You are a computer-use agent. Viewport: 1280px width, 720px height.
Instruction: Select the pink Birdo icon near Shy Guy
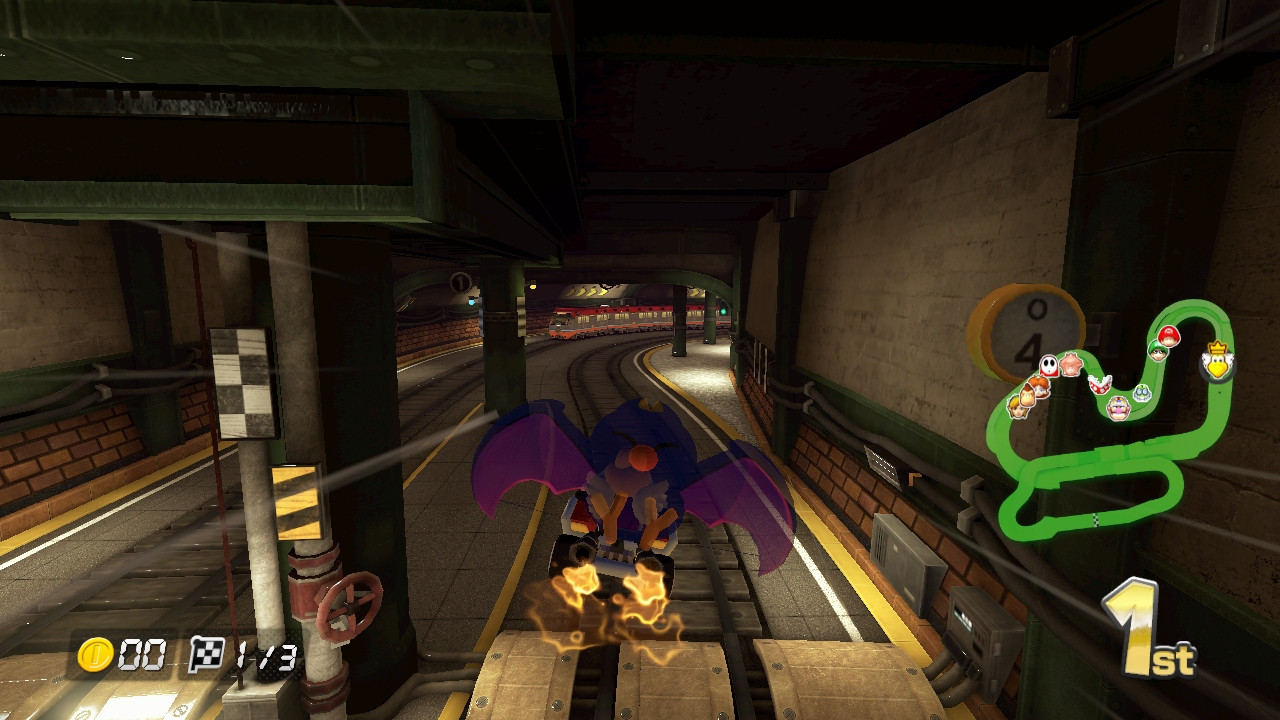[1070, 367]
